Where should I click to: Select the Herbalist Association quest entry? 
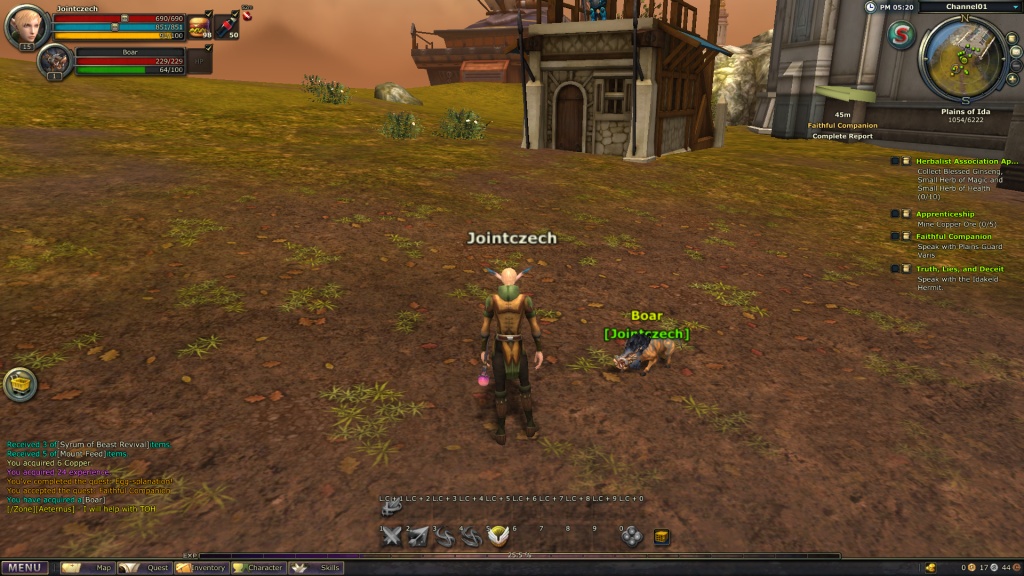(966, 161)
